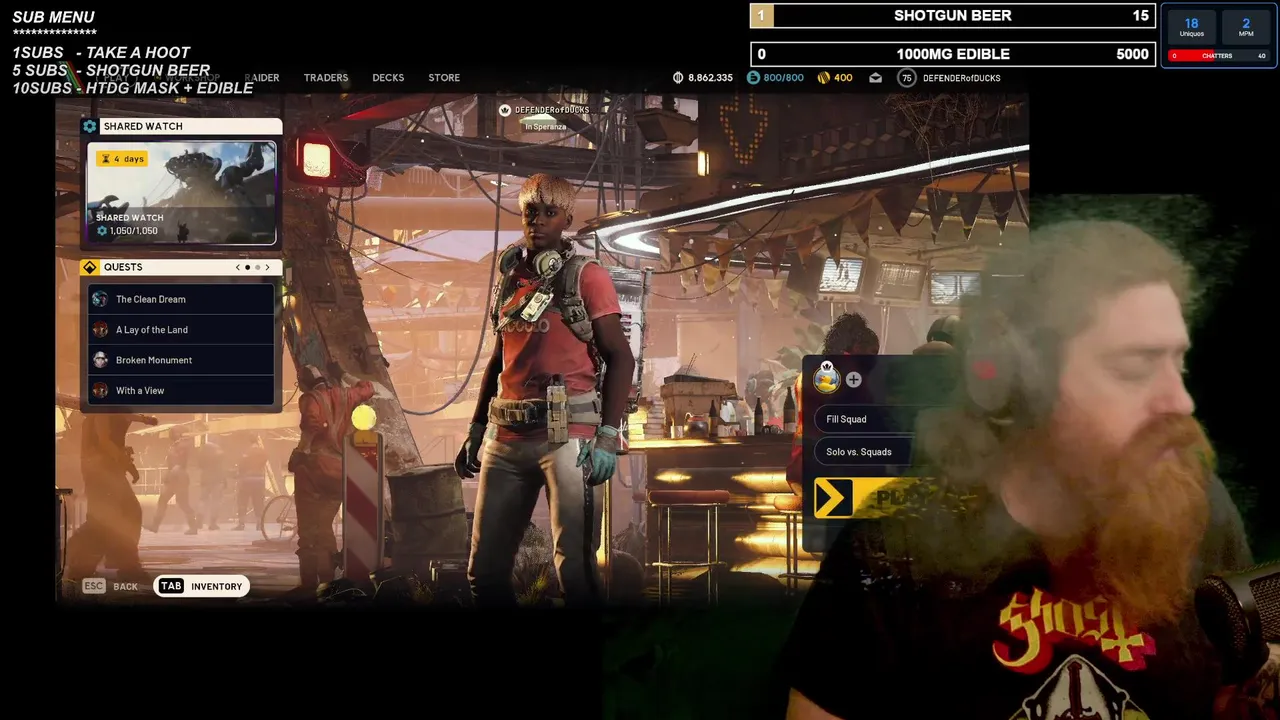The width and height of the screenshot is (1280, 720).
Task: Click the Back button
Action: 111,586
